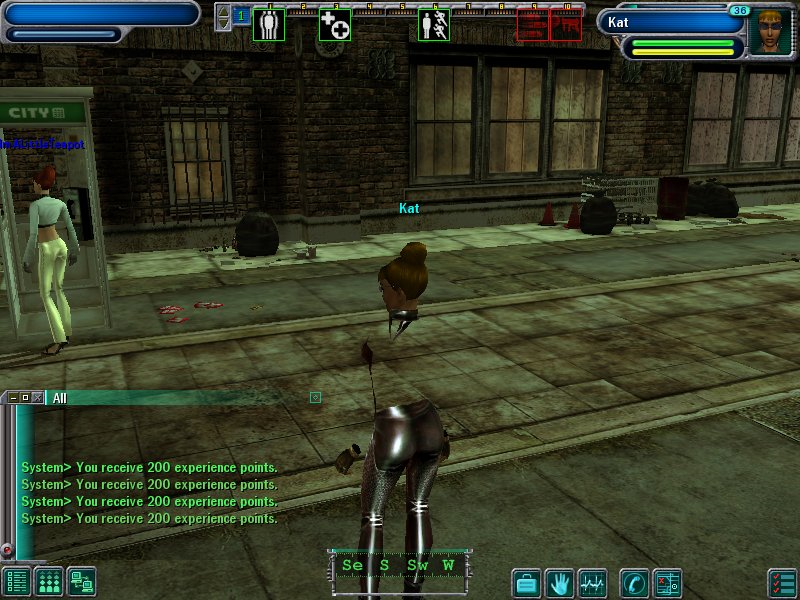Image resolution: width=800 pixels, height=600 pixels.
Task: Minimize the chat window
Action: (11, 397)
